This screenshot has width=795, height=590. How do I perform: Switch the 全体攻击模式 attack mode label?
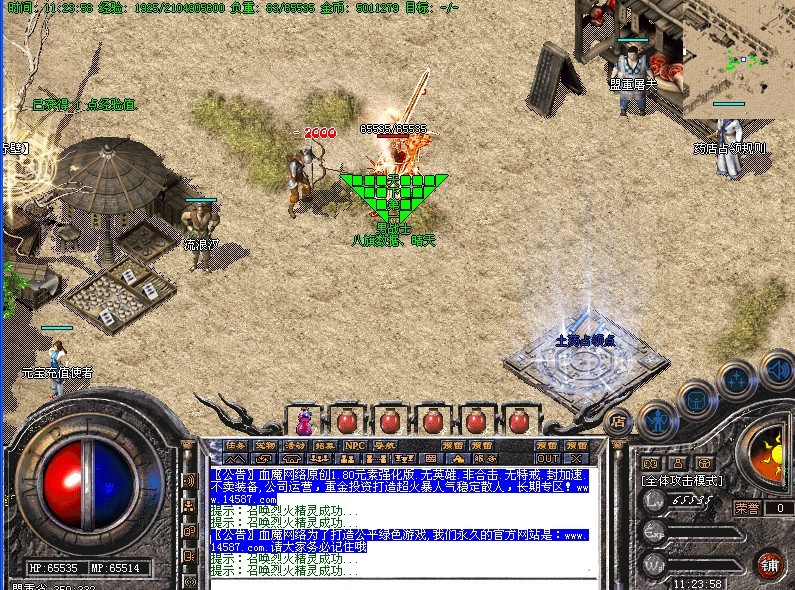[x=680, y=482]
